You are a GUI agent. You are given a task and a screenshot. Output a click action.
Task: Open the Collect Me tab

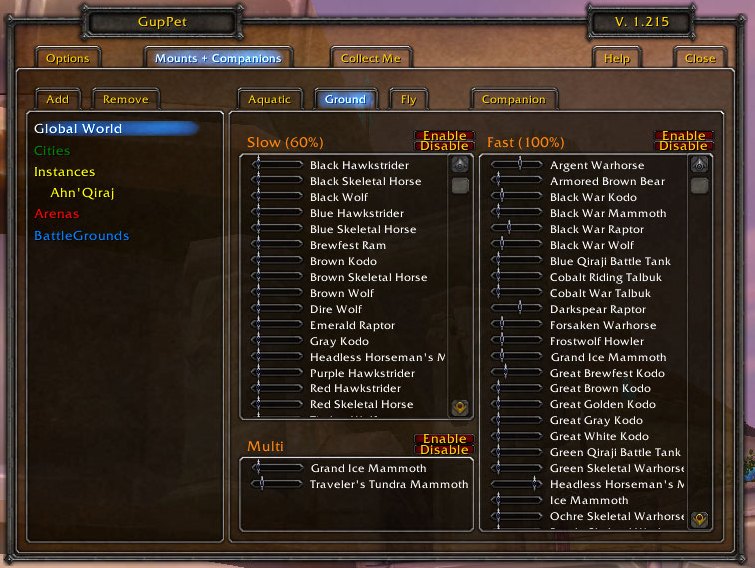tap(370, 58)
